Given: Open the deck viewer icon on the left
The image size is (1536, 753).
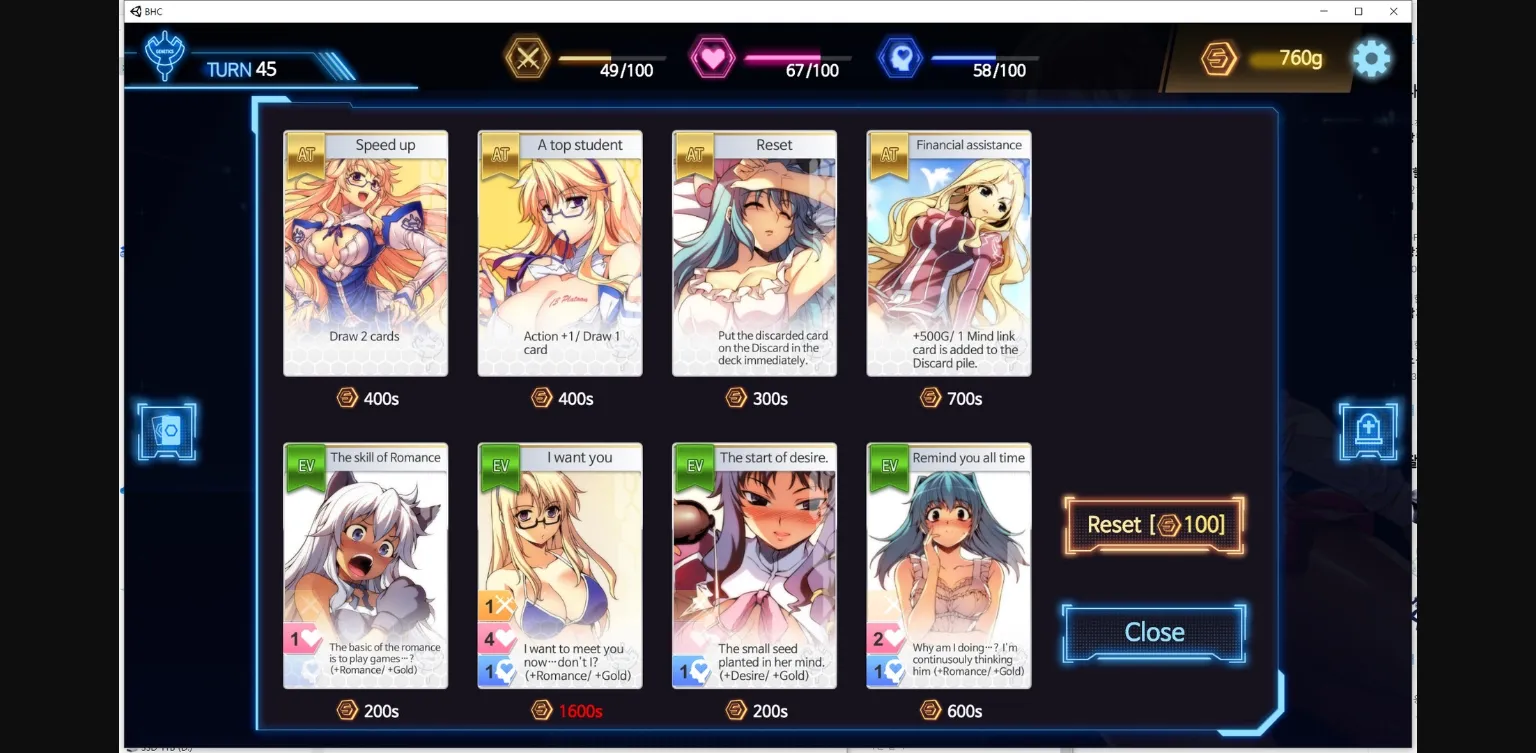Looking at the screenshot, I should pos(166,431).
